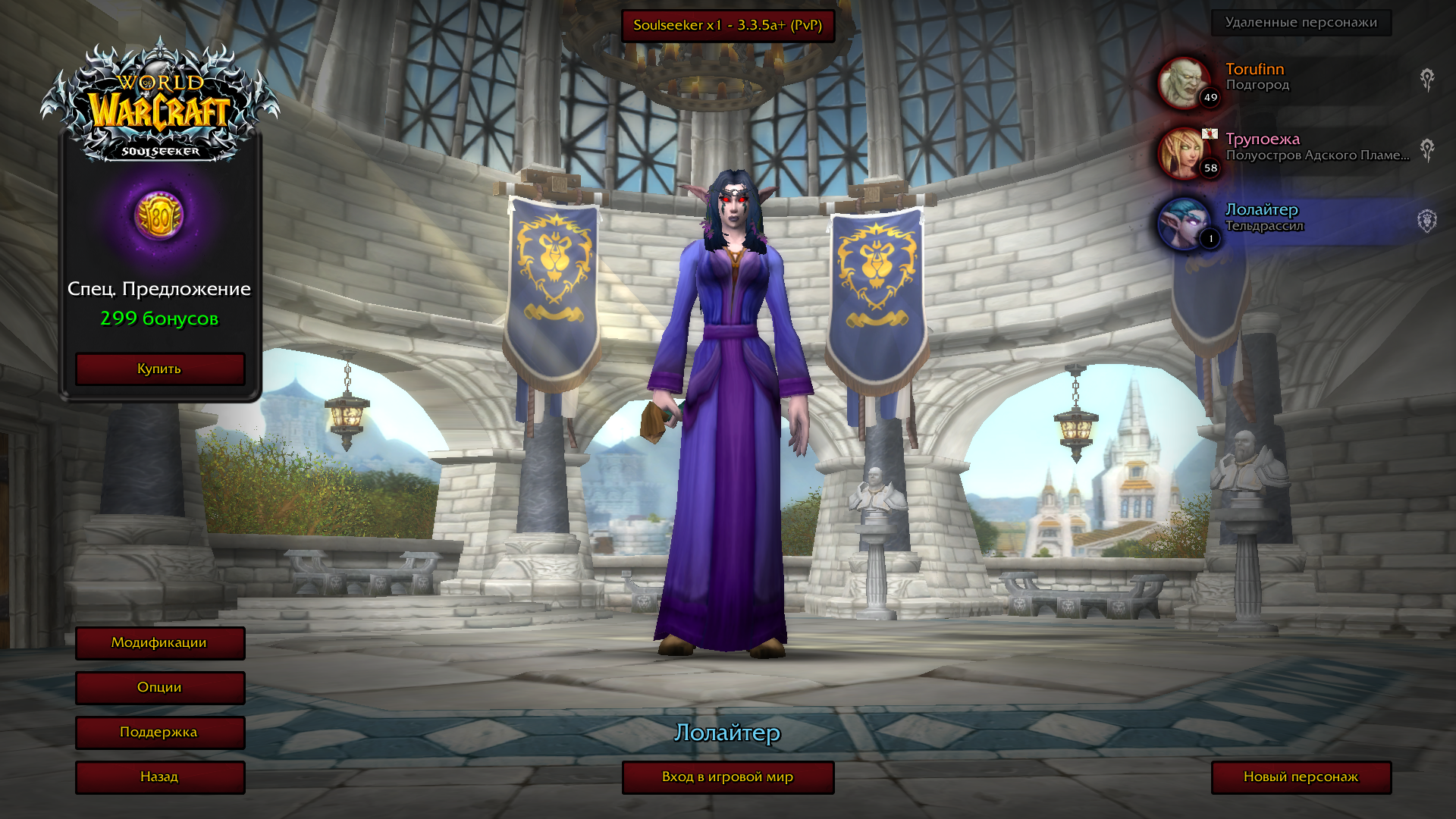This screenshot has width=1456, height=819.
Task: Click the faction emblem beside Torufinn
Action: click(x=1427, y=80)
